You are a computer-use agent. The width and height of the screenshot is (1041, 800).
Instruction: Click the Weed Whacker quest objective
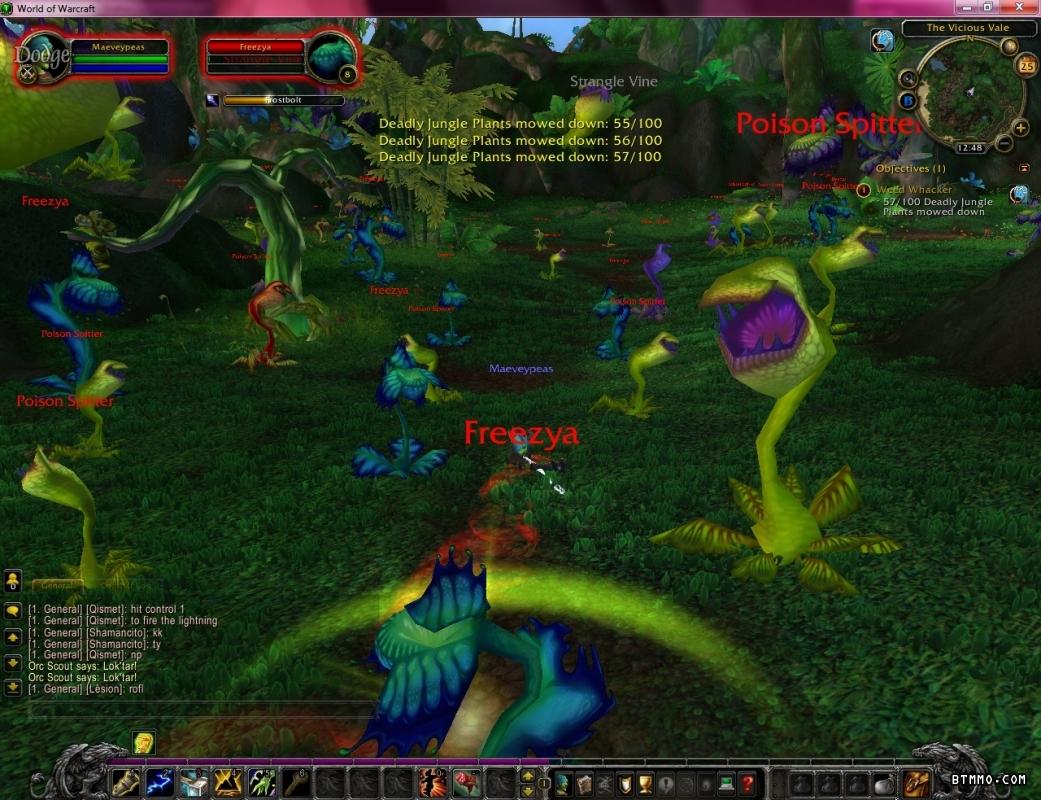tap(914, 189)
